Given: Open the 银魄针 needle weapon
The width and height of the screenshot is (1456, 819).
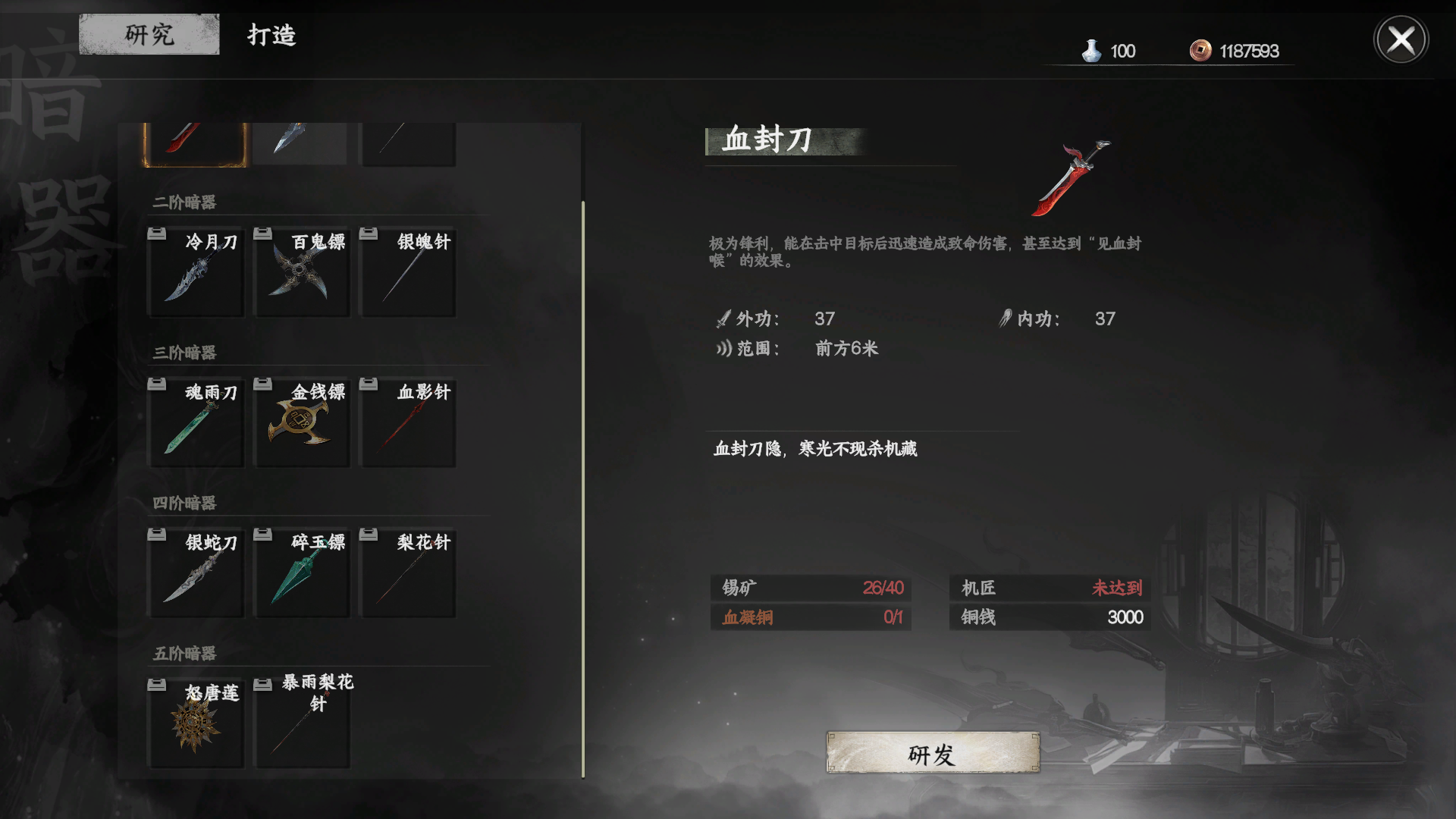Looking at the screenshot, I should 407,273.
